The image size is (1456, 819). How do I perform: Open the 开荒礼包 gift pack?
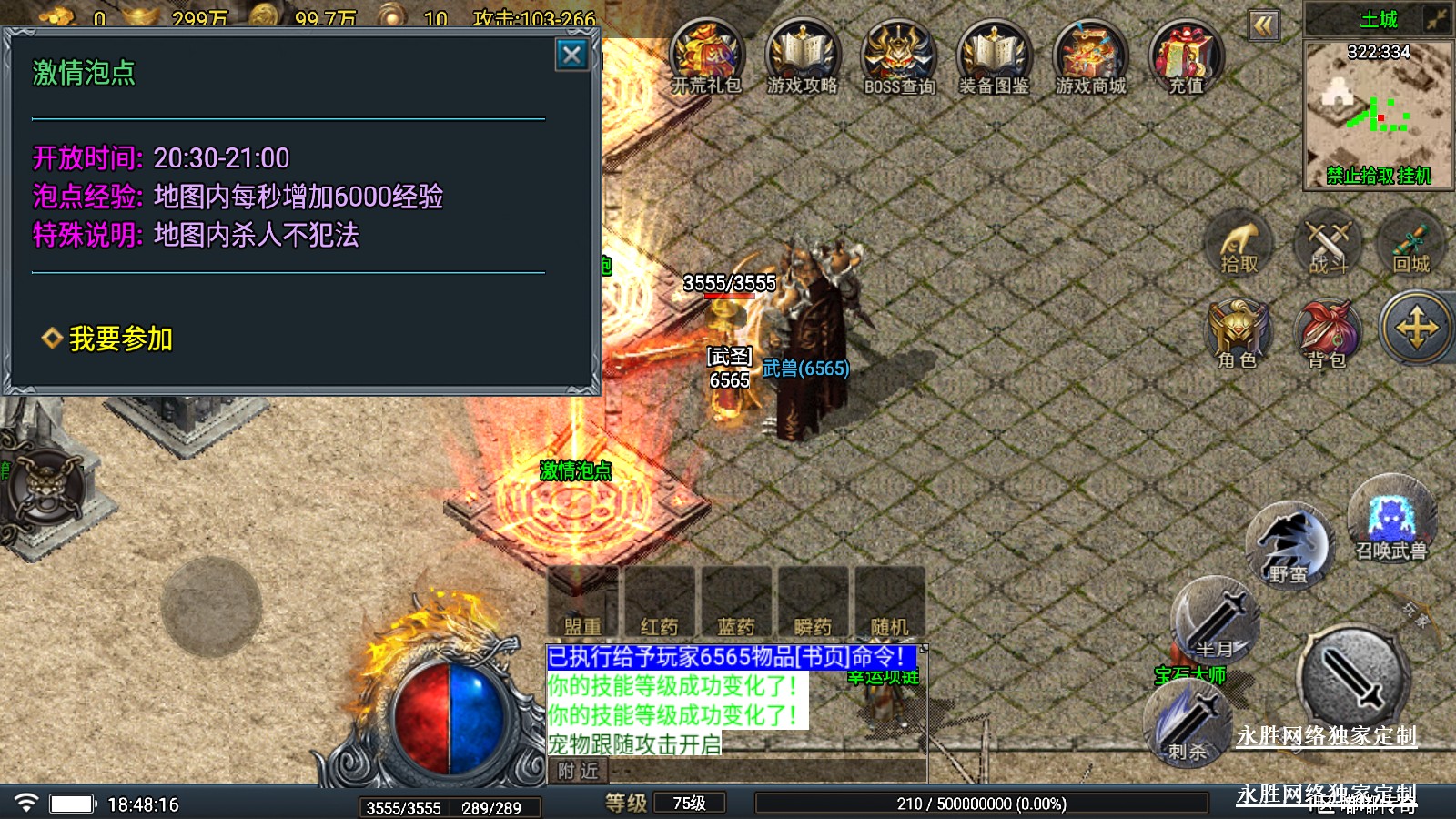coord(706,56)
